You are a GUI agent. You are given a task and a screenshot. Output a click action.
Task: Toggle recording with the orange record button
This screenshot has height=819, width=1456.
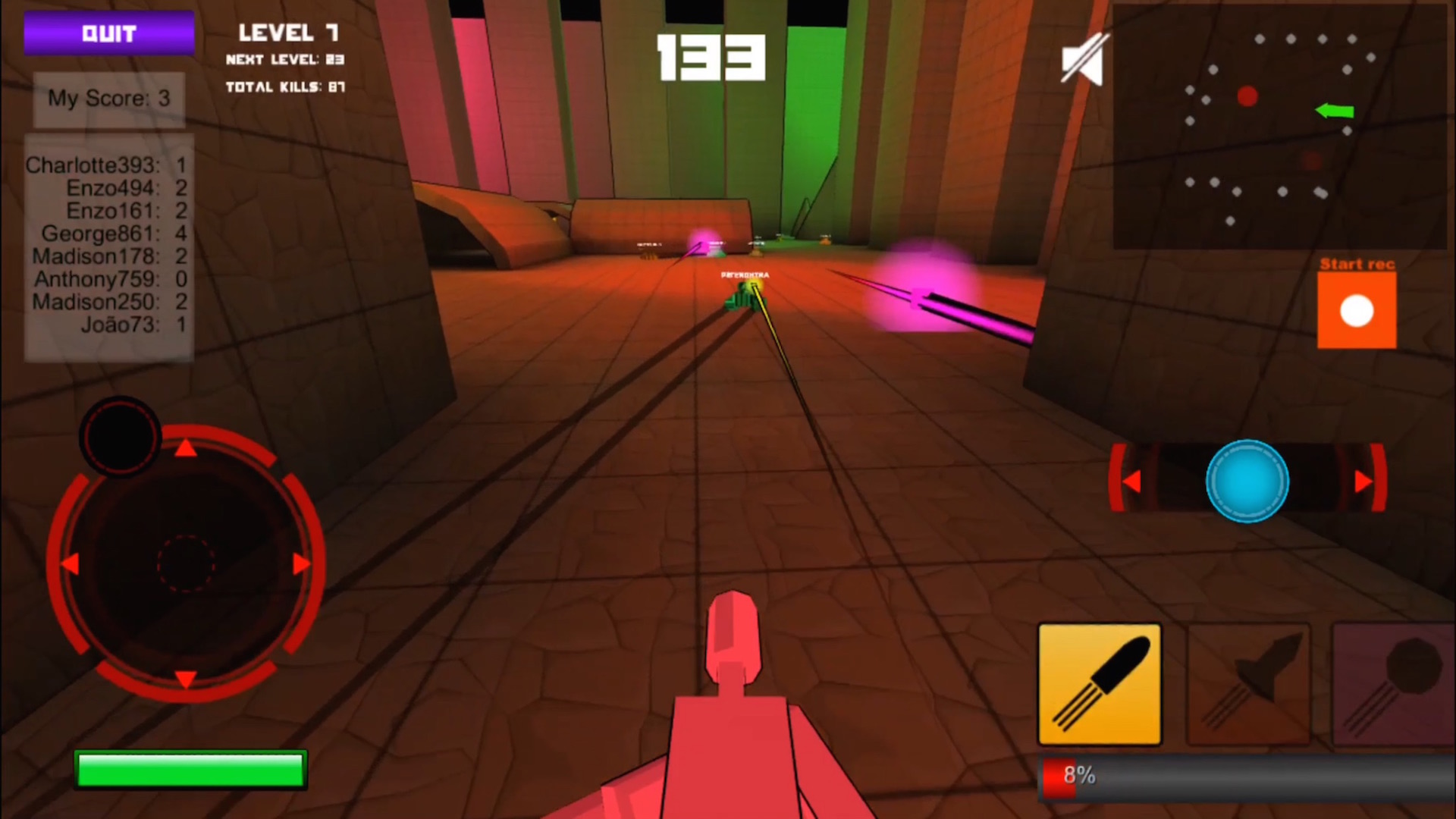tap(1356, 310)
